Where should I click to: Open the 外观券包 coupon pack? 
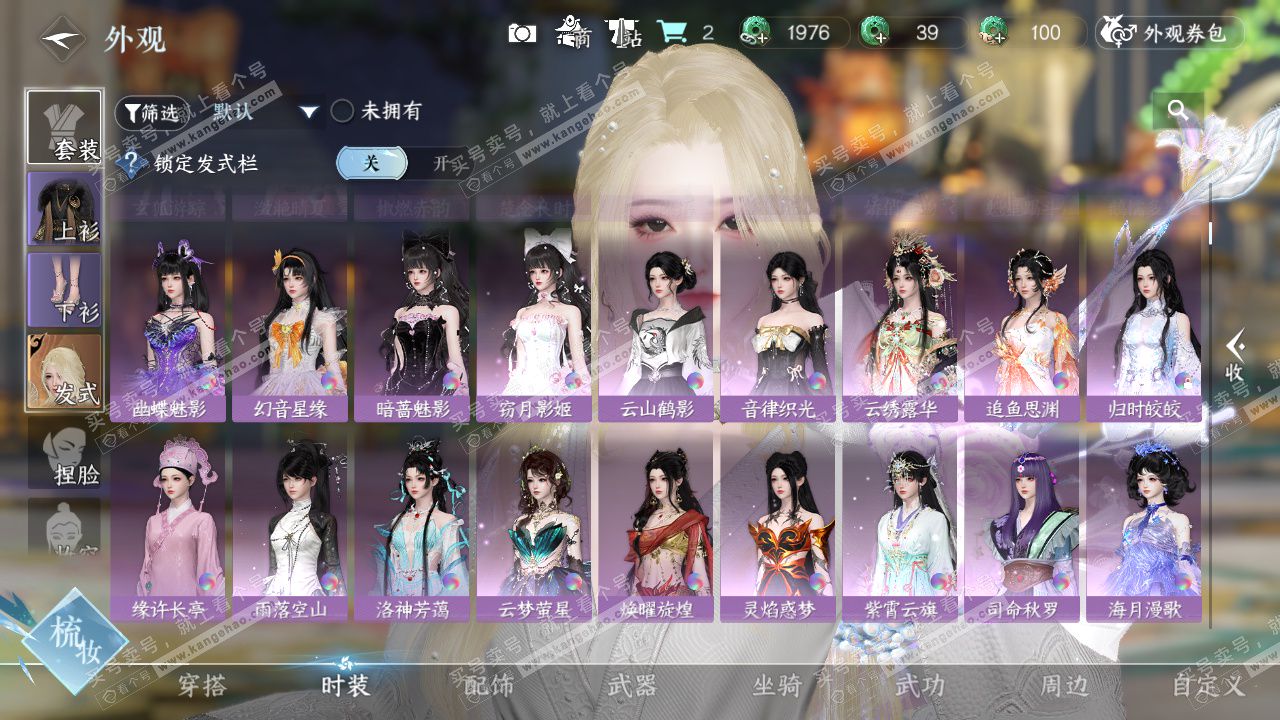pyautogui.click(x=1169, y=33)
